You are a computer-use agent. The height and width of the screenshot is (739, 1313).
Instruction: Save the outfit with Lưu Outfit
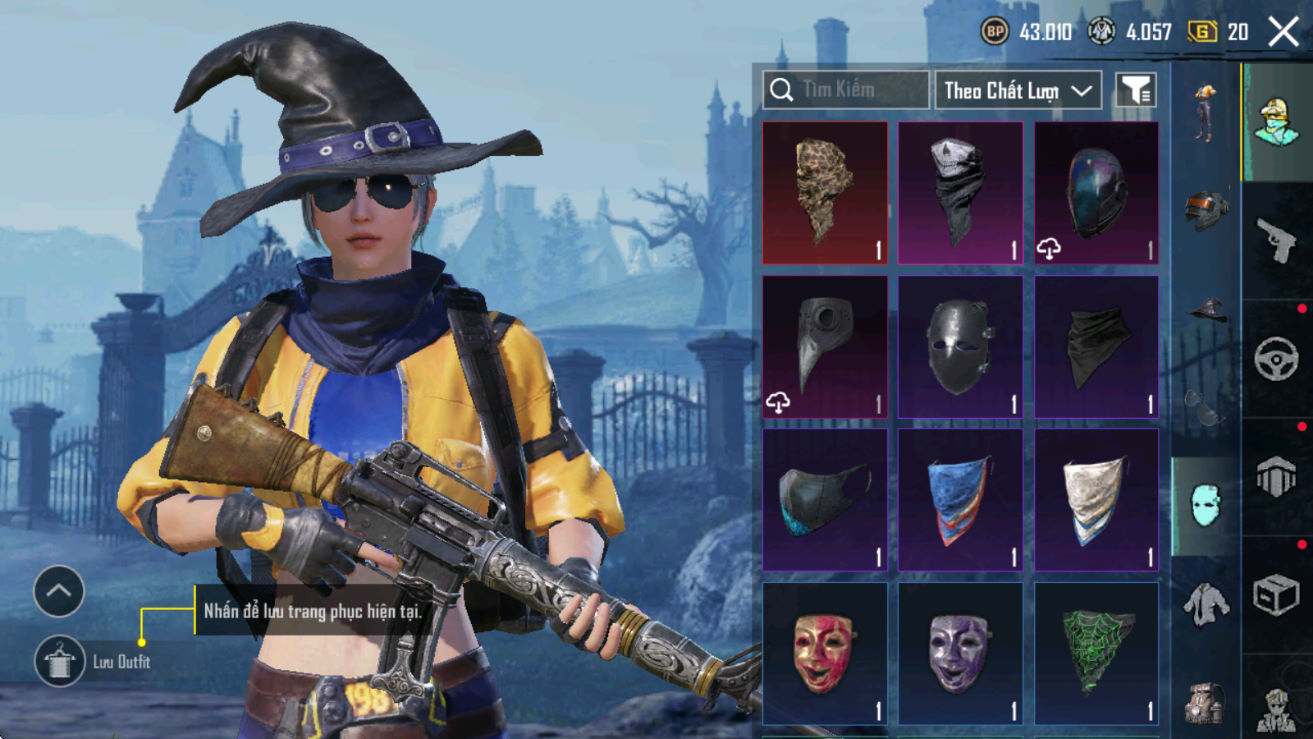[59, 661]
